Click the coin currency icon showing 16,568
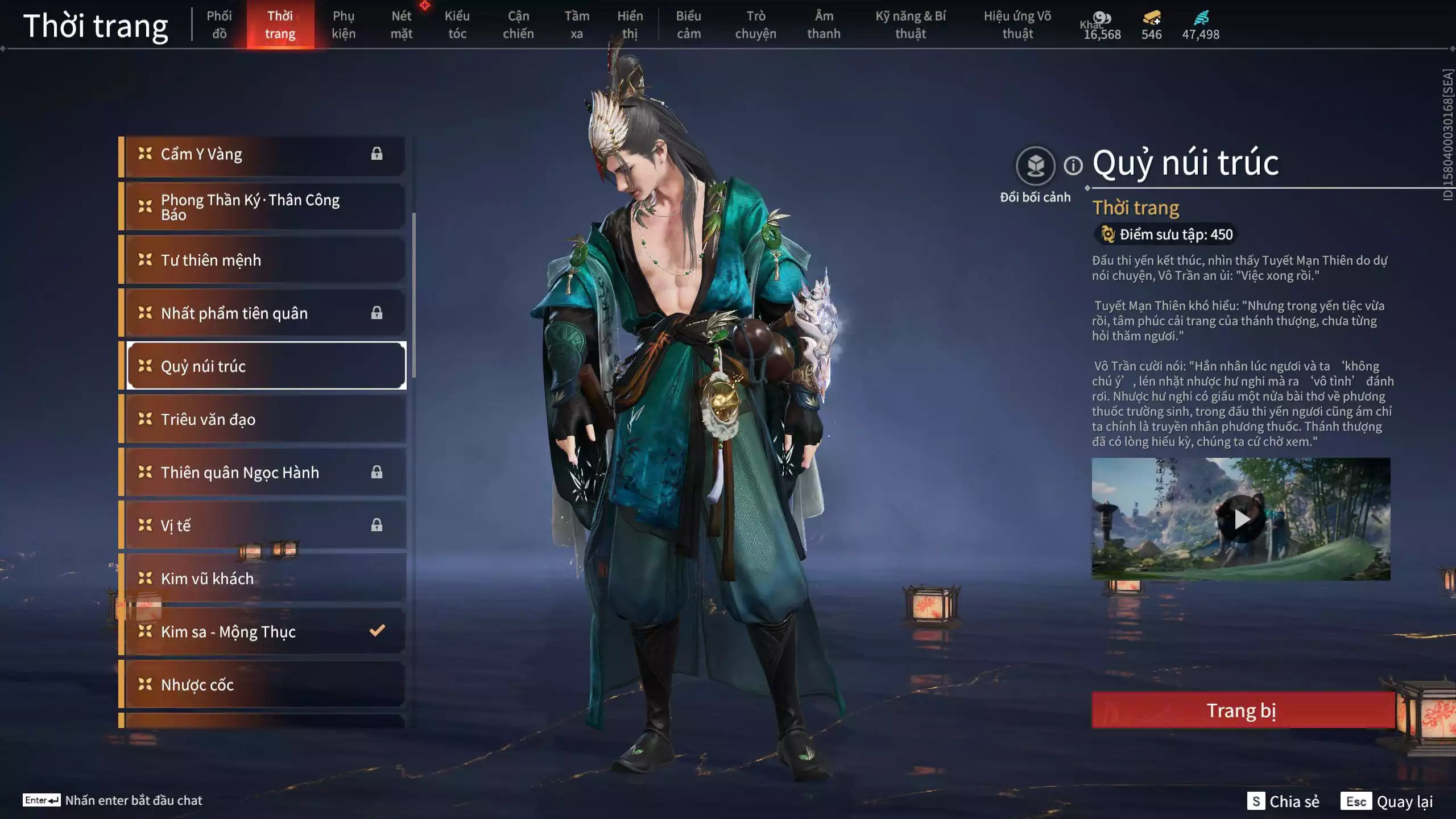Screen dimensions: 1456x819 pos(1103,18)
